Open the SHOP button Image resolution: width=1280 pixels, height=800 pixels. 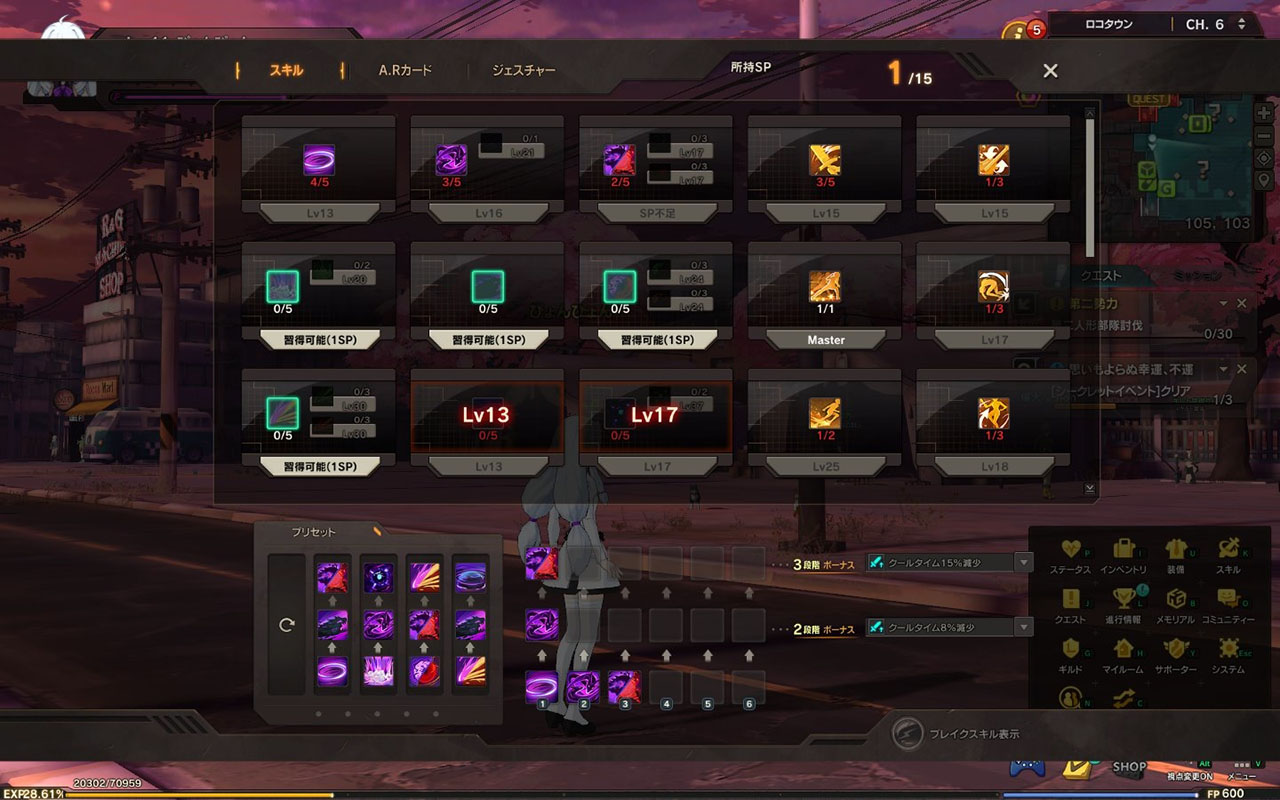(x=1129, y=767)
